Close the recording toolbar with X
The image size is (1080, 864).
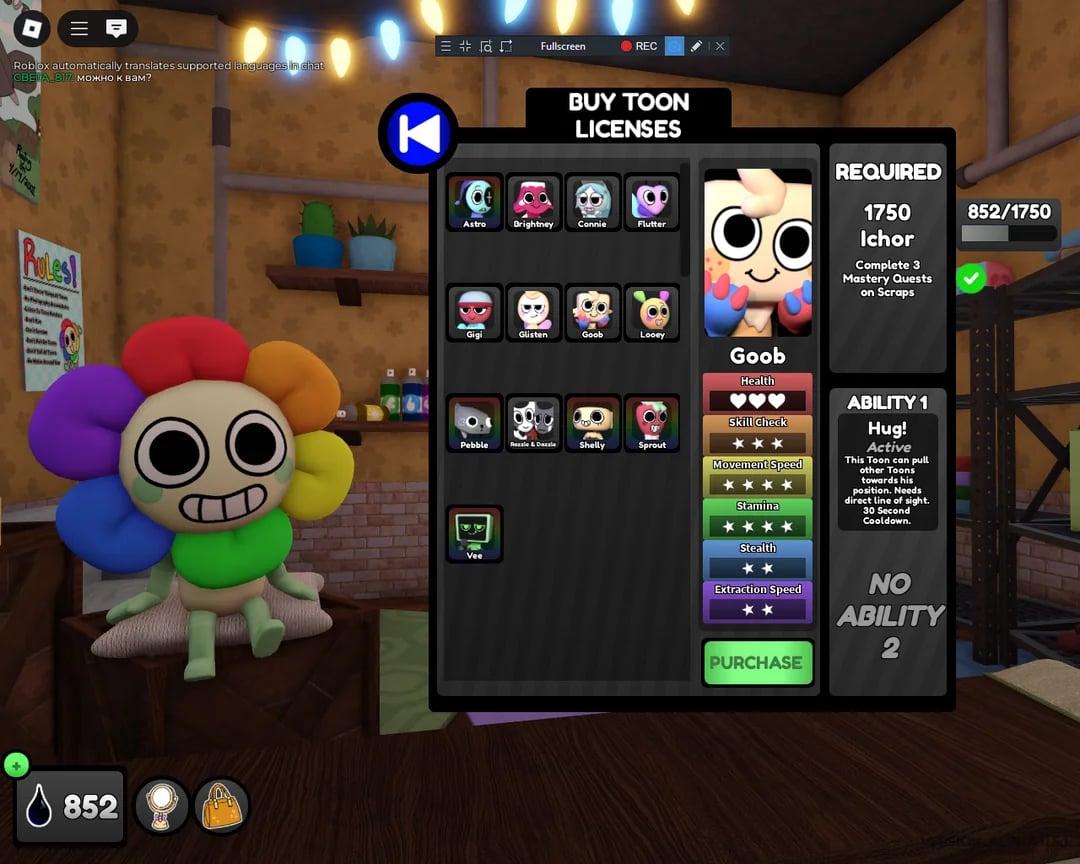click(x=720, y=46)
